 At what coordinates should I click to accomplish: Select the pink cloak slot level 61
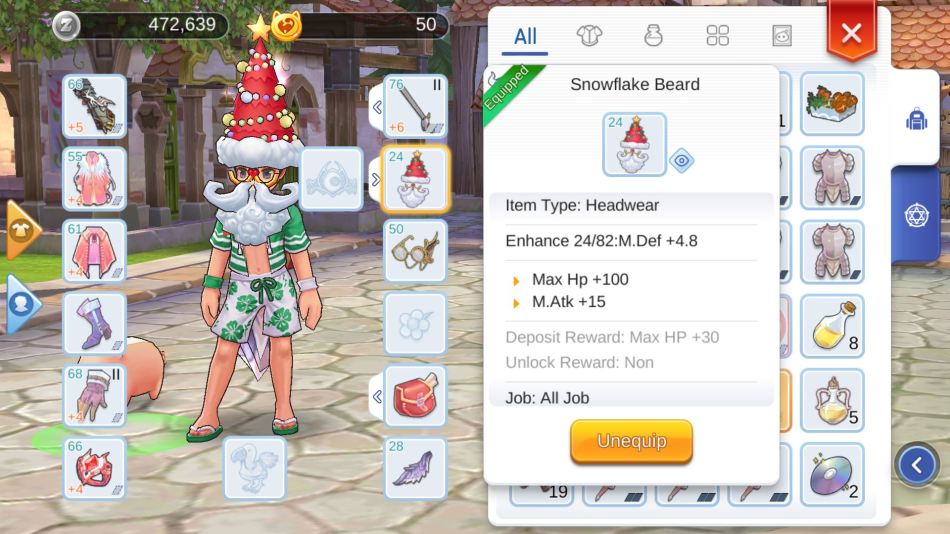pos(95,251)
